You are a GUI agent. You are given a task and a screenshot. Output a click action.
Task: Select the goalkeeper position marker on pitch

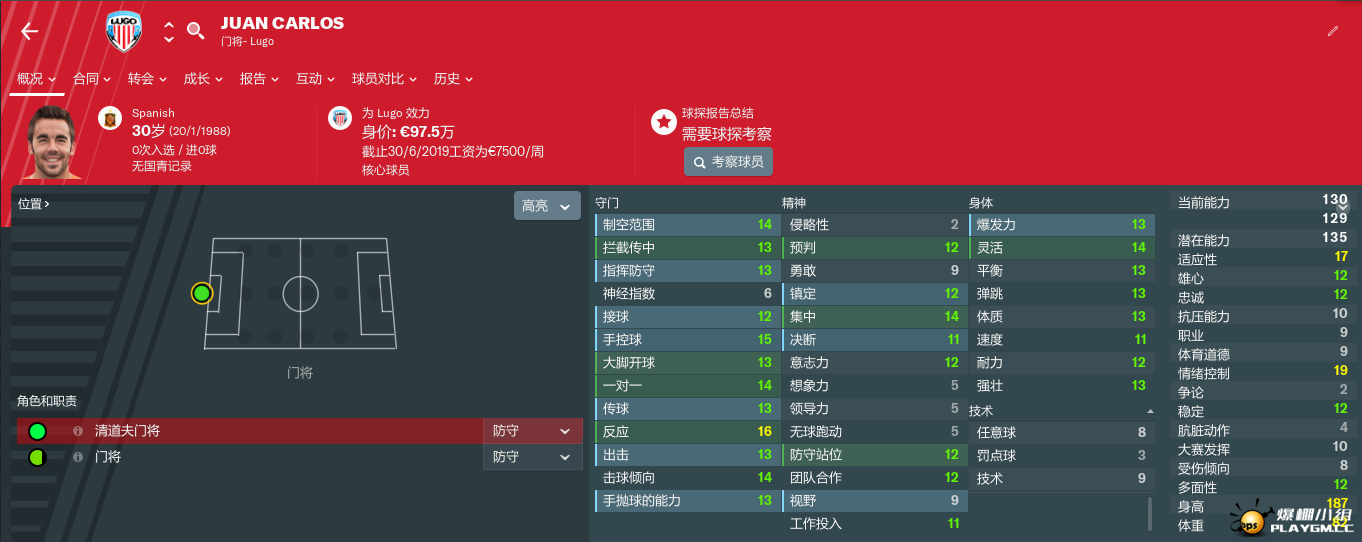click(202, 293)
